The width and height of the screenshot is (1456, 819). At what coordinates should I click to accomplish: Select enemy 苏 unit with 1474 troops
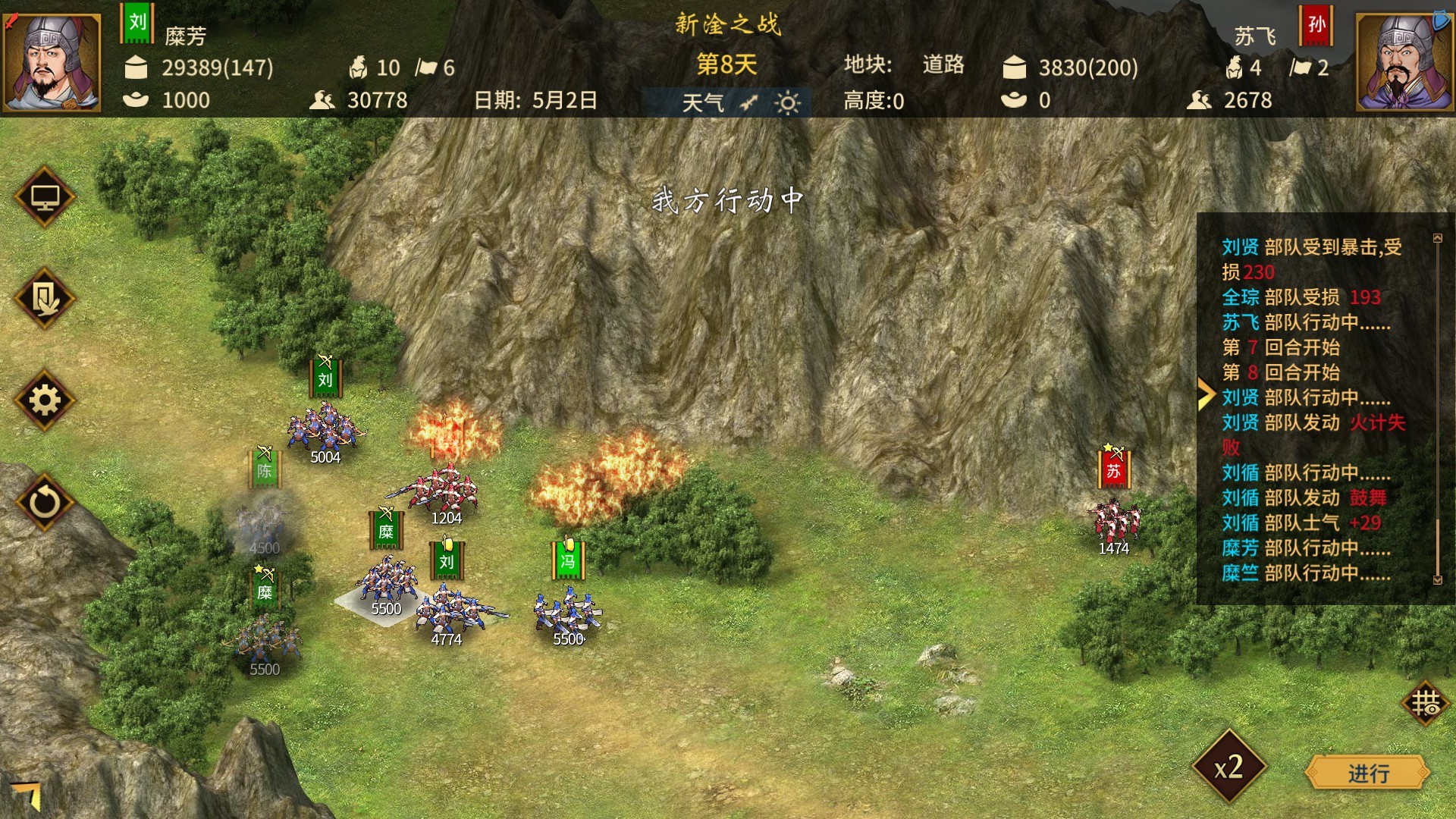(x=1113, y=519)
